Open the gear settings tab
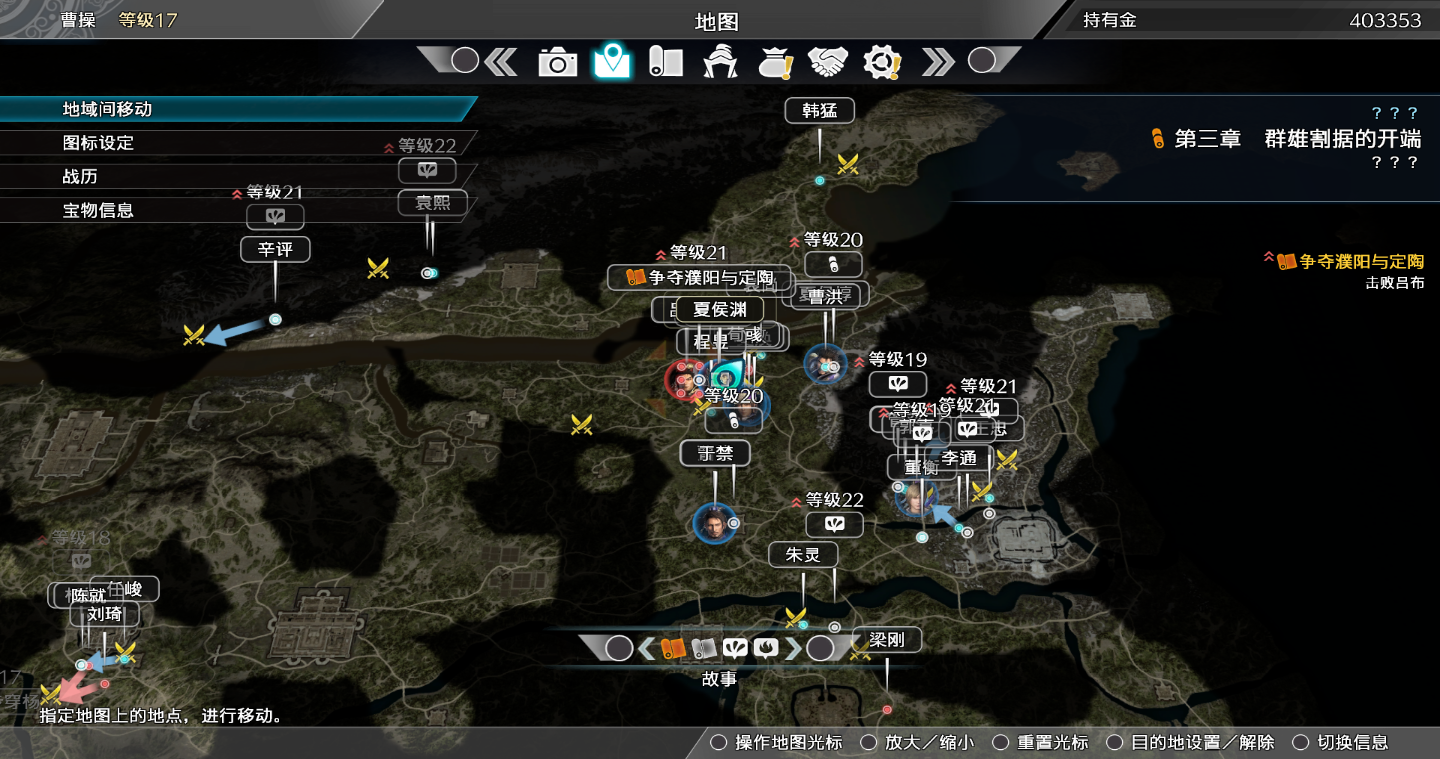The height and width of the screenshot is (759, 1440). (x=882, y=62)
